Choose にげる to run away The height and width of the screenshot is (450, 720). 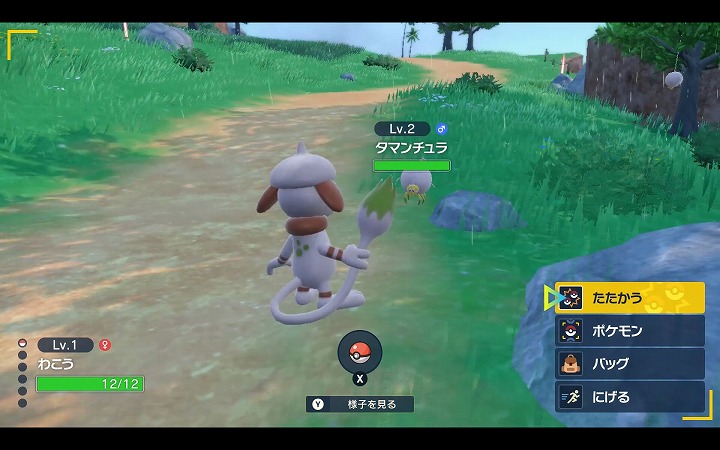630,397
